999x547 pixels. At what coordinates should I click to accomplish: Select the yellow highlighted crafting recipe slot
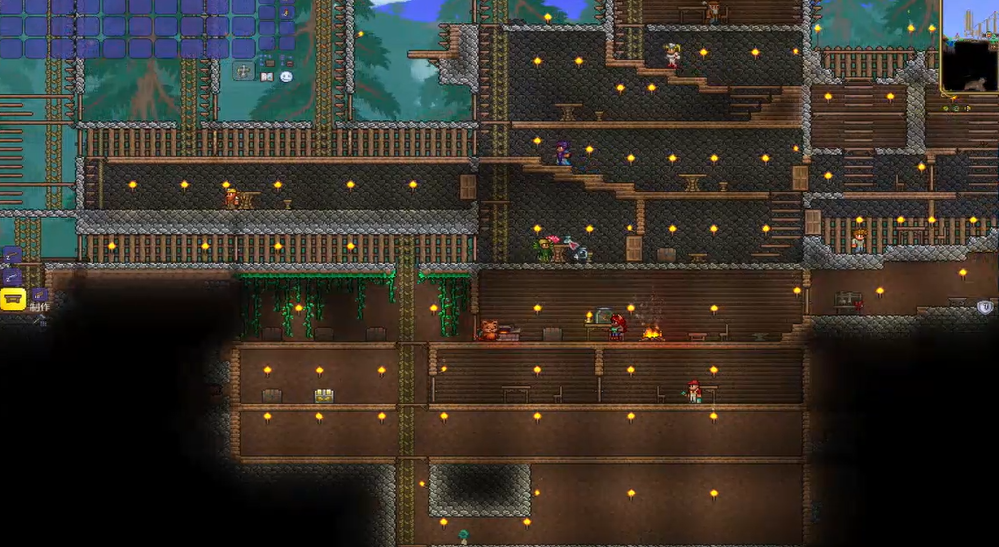pyautogui.click(x=13, y=298)
